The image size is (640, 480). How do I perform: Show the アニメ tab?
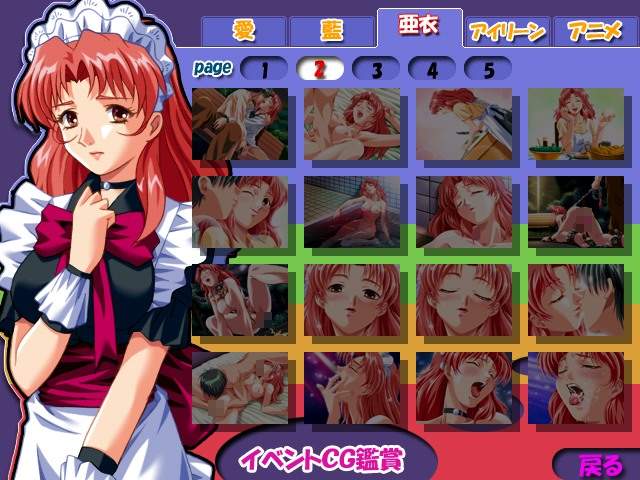594,31
